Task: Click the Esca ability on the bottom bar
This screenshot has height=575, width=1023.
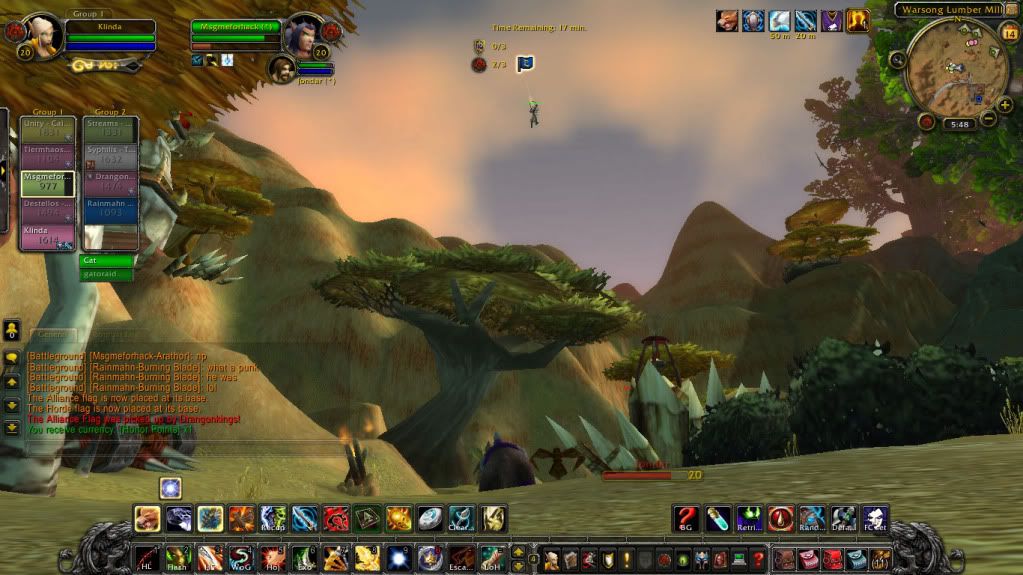Action: tap(460, 558)
